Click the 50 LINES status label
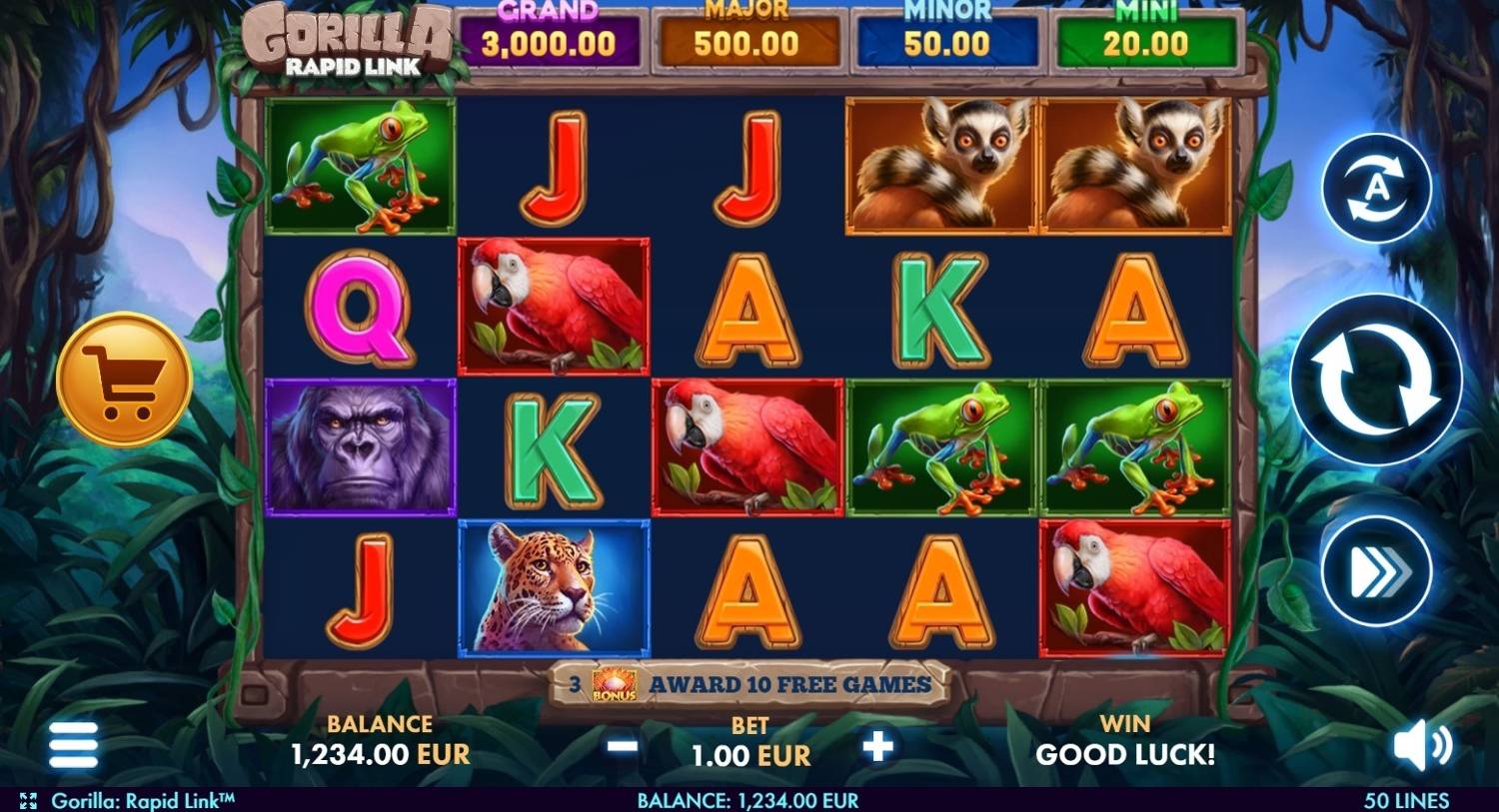This screenshot has width=1499, height=812. [x=1409, y=800]
